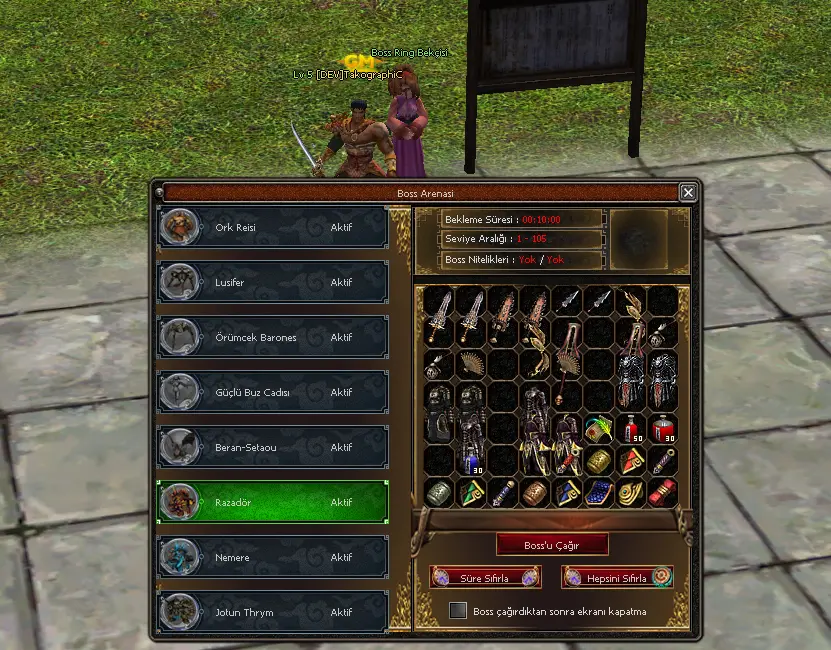Select the Örümcek Barones boss entry

tap(272, 338)
